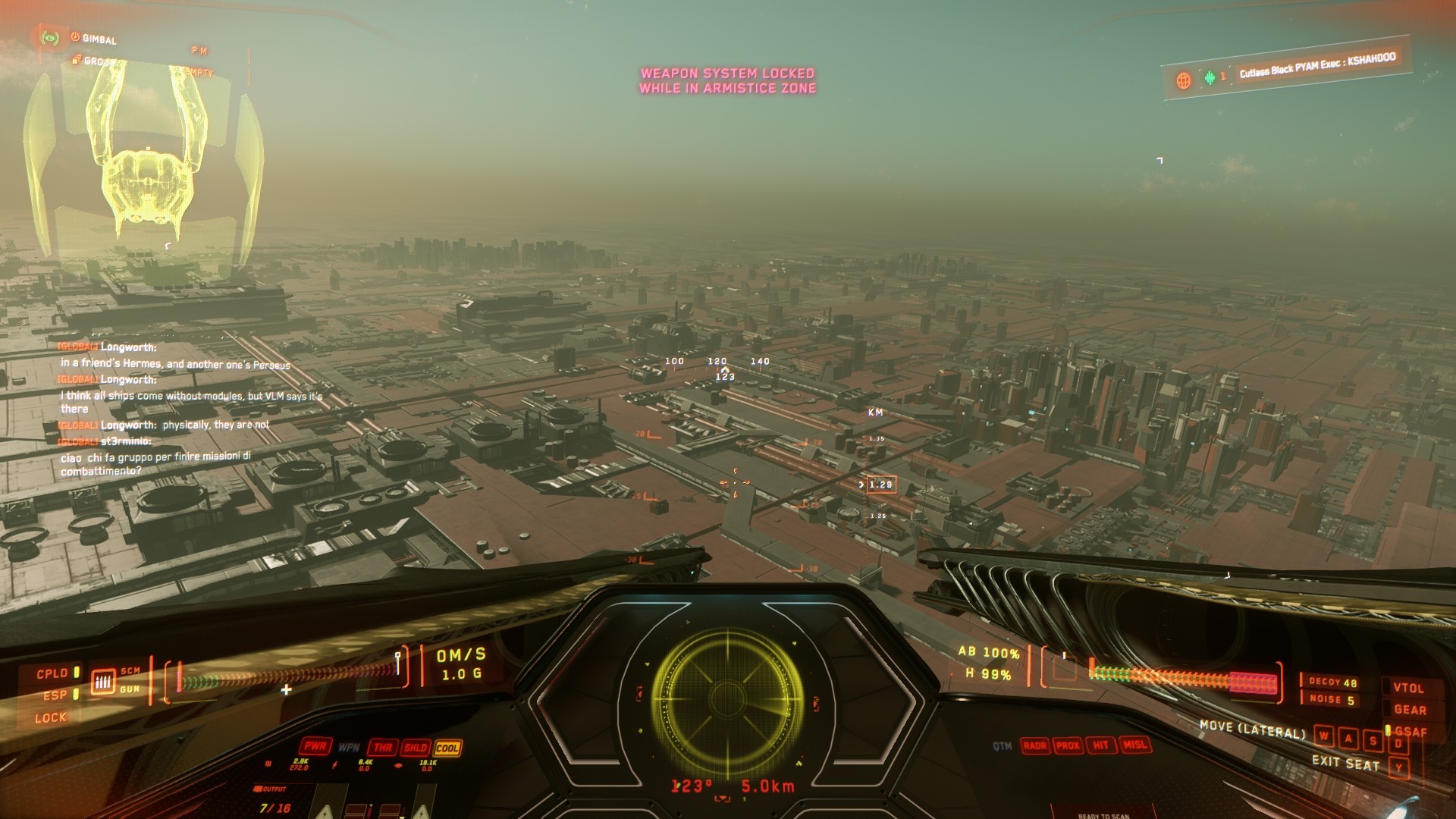Toggle the SHLD shields power button
Viewport: 1456px width, 819px height.
[x=416, y=748]
